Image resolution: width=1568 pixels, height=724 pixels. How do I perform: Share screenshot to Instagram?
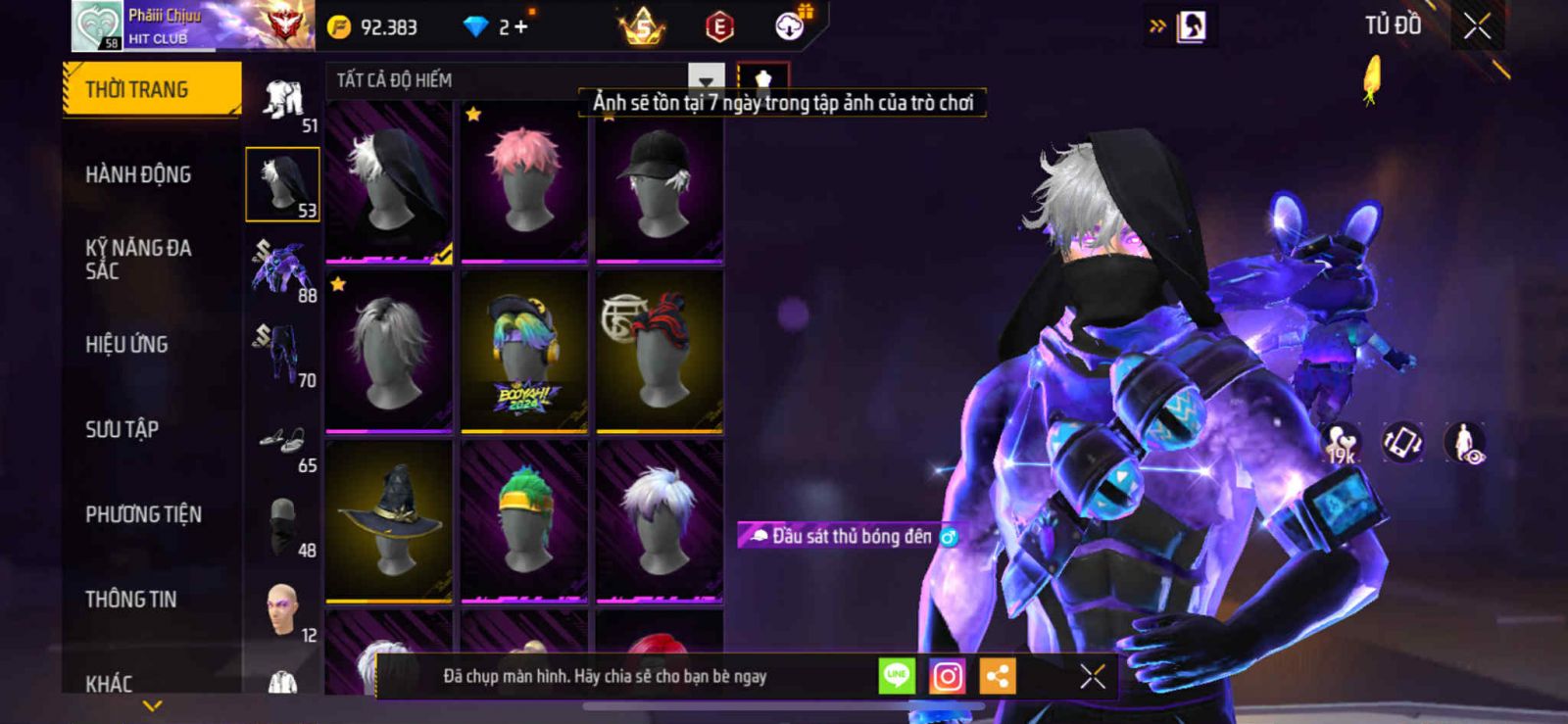947,676
